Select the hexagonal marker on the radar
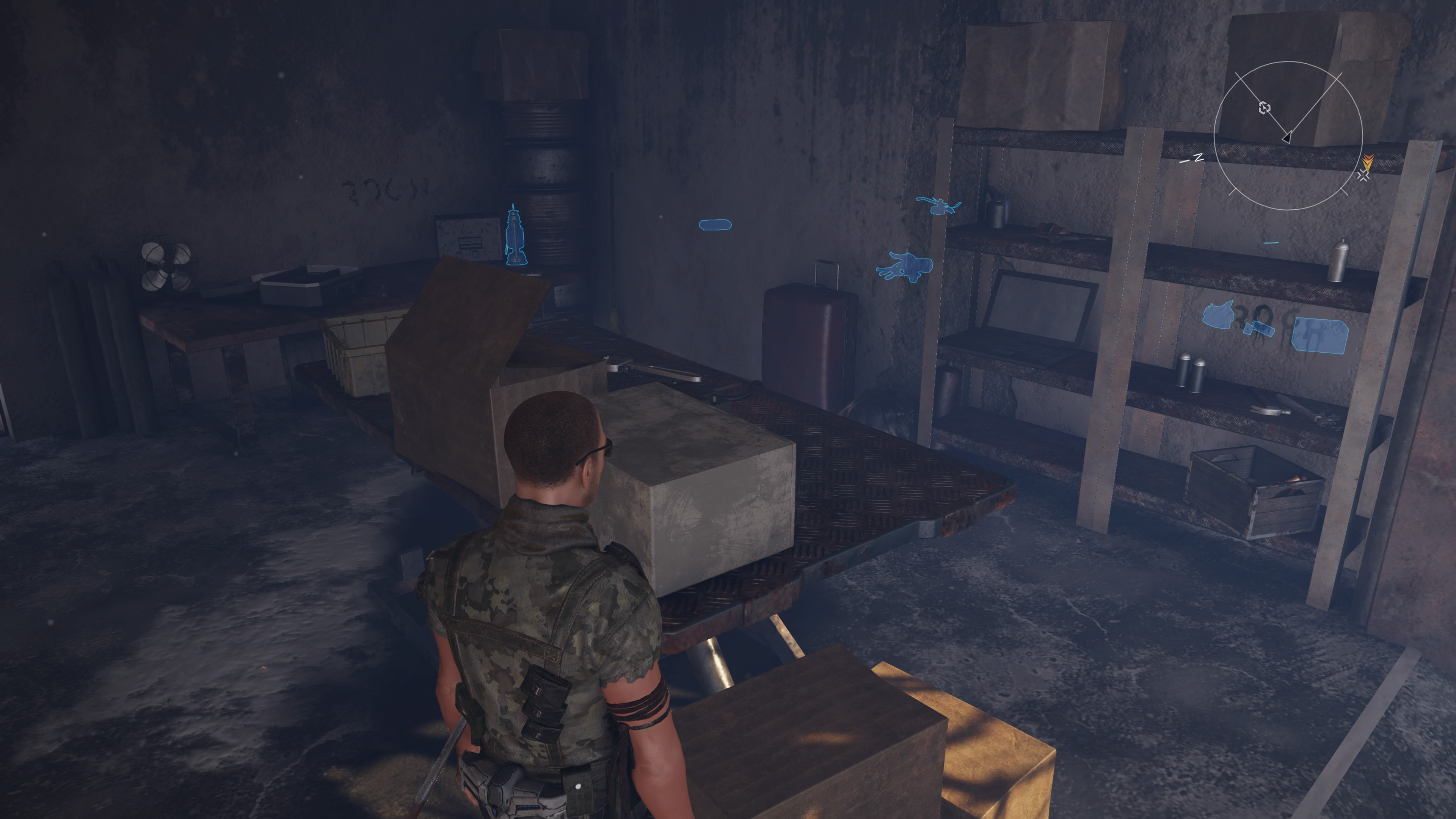1456x819 pixels. pyautogui.click(x=1265, y=108)
